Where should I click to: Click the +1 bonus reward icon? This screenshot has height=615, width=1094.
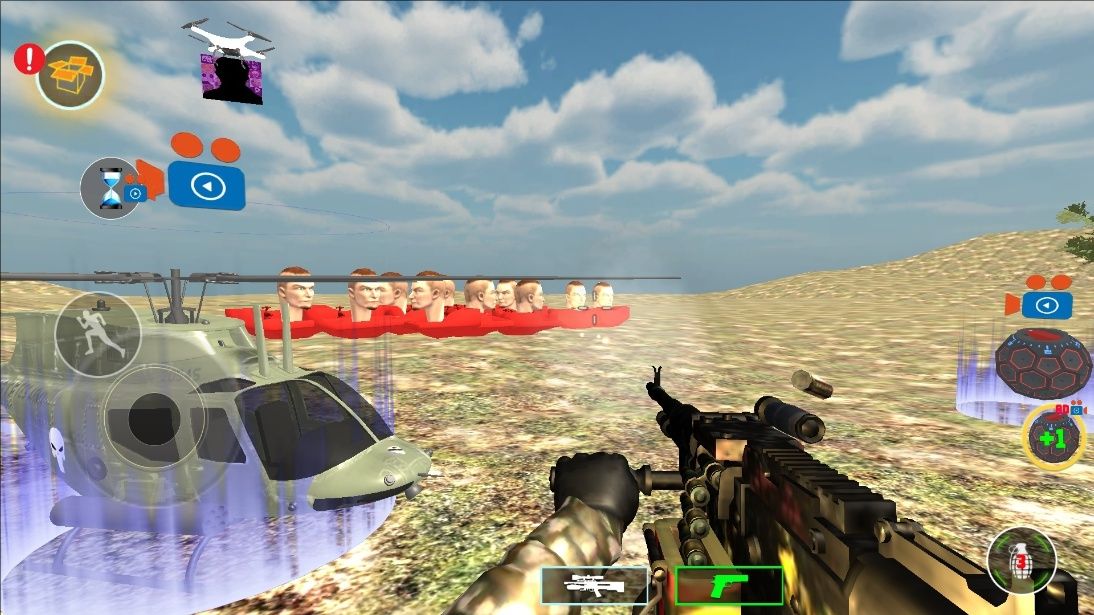(x=1053, y=438)
